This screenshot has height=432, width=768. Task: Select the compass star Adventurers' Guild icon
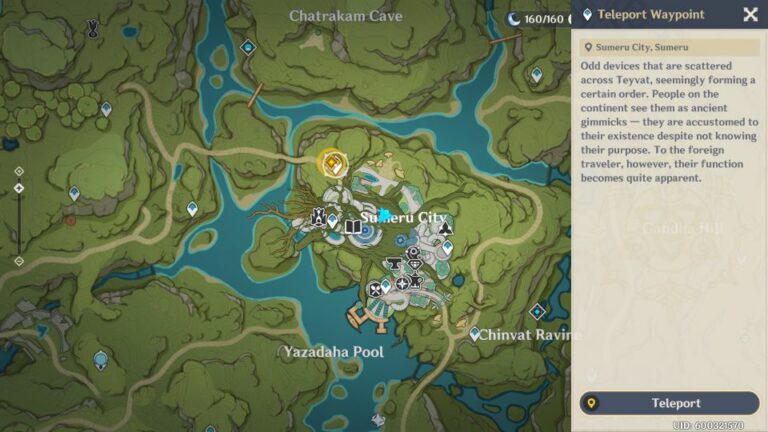[x=402, y=284]
